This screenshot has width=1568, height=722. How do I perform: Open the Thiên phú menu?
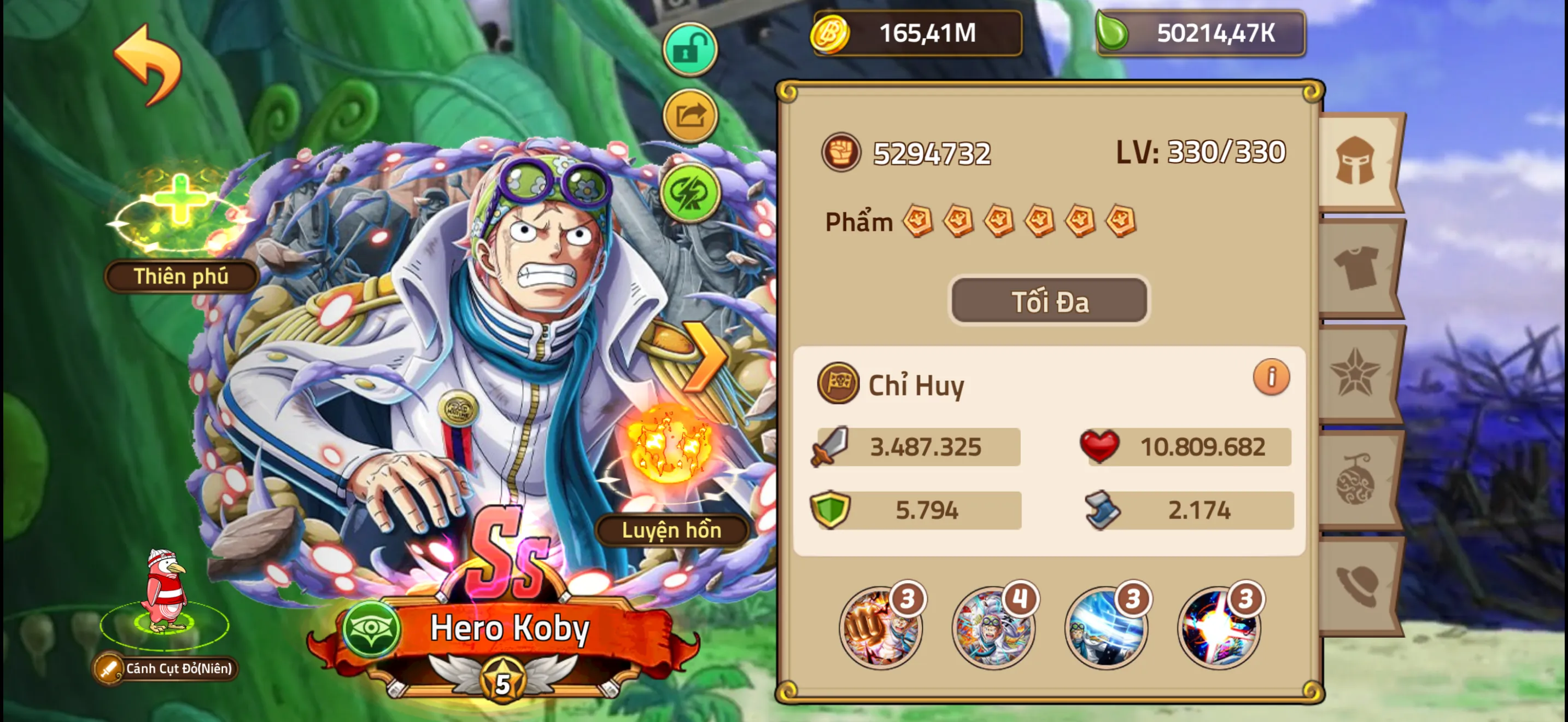tap(180, 277)
